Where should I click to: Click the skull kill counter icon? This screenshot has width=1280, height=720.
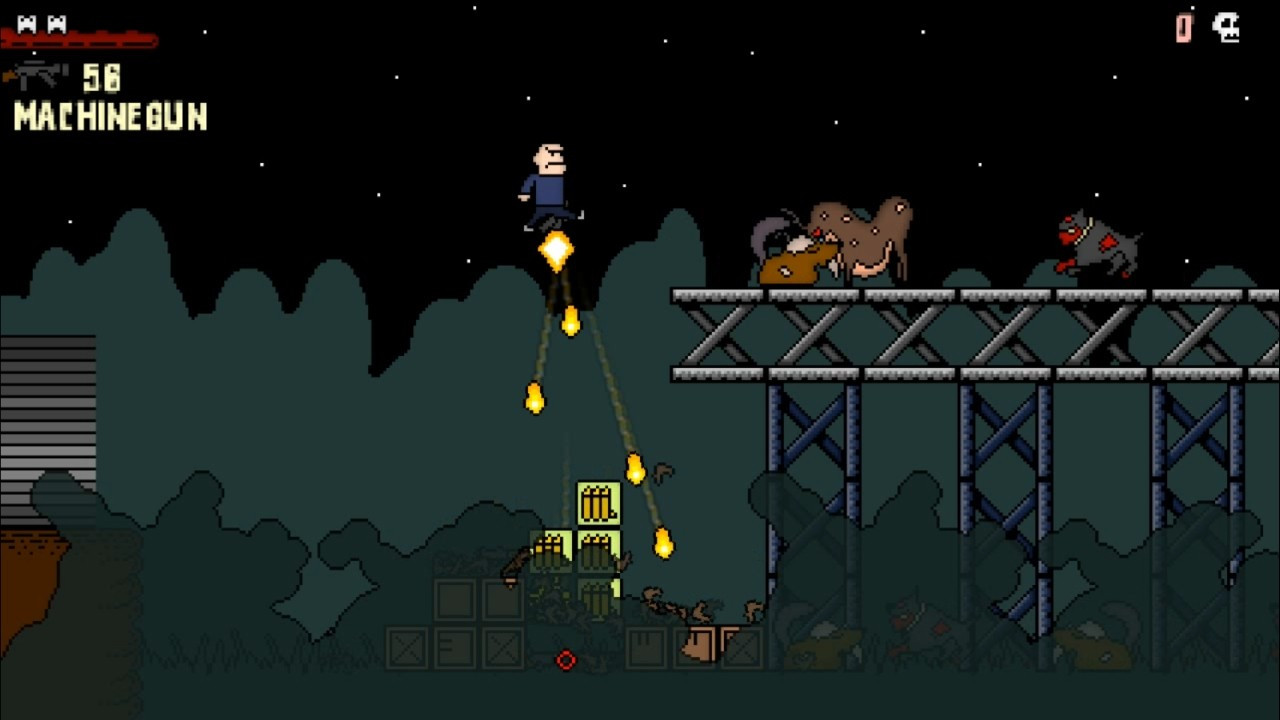coord(1226,27)
